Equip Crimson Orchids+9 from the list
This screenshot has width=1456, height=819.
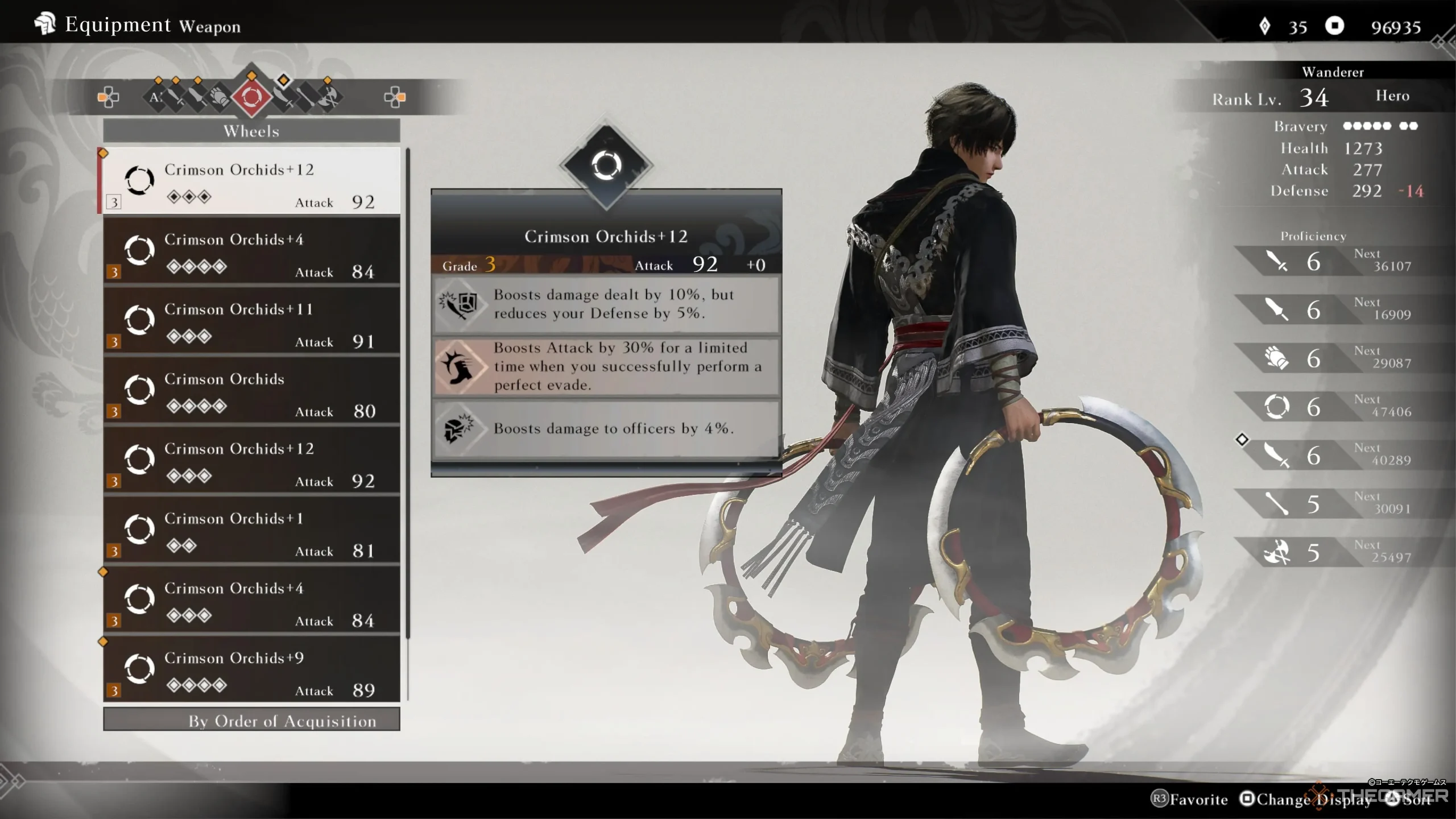point(251,669)
